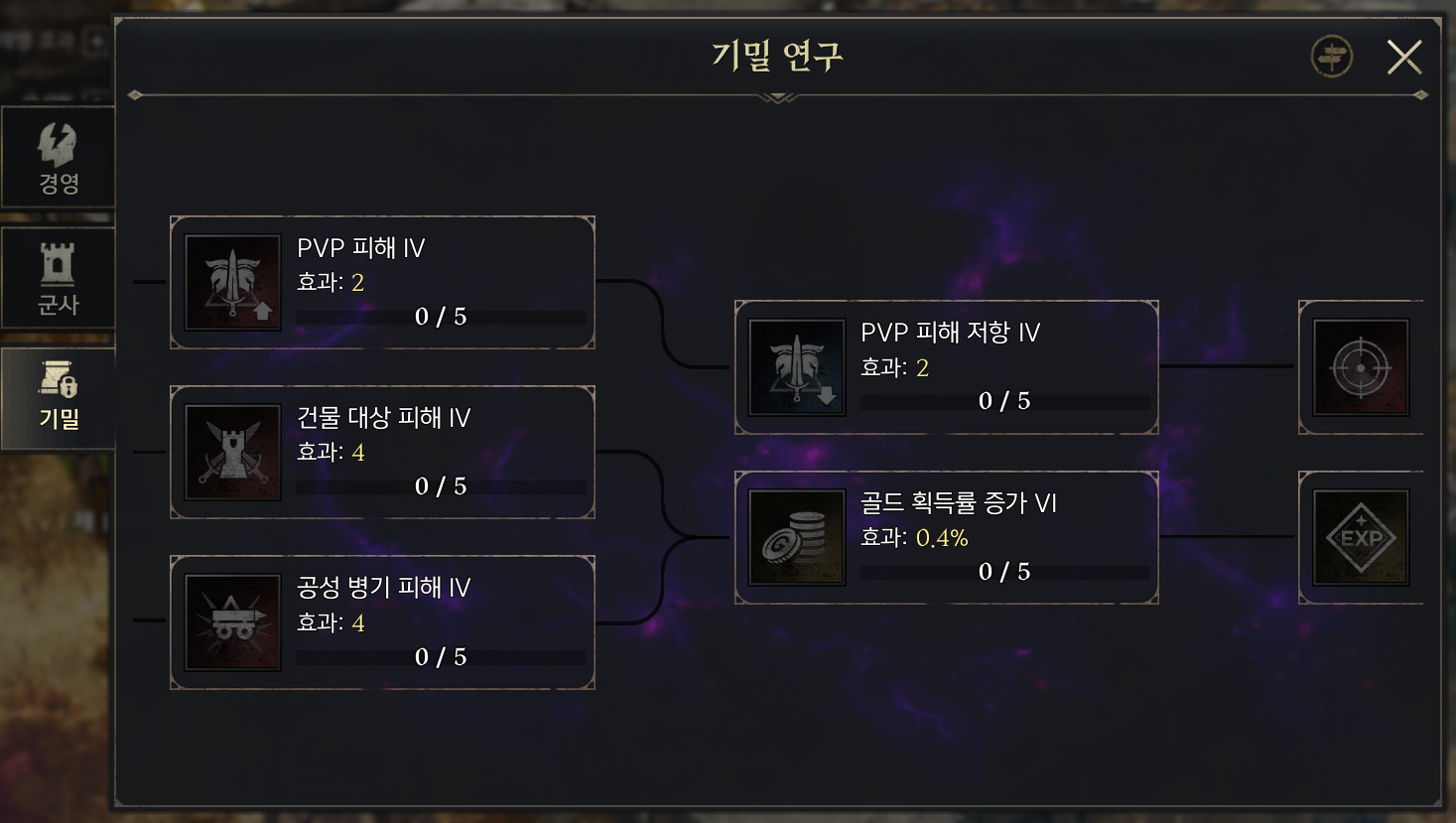Expand the PVP 피해 IV research node
This screenshot has width=1456, height=823.
[382, 281]
